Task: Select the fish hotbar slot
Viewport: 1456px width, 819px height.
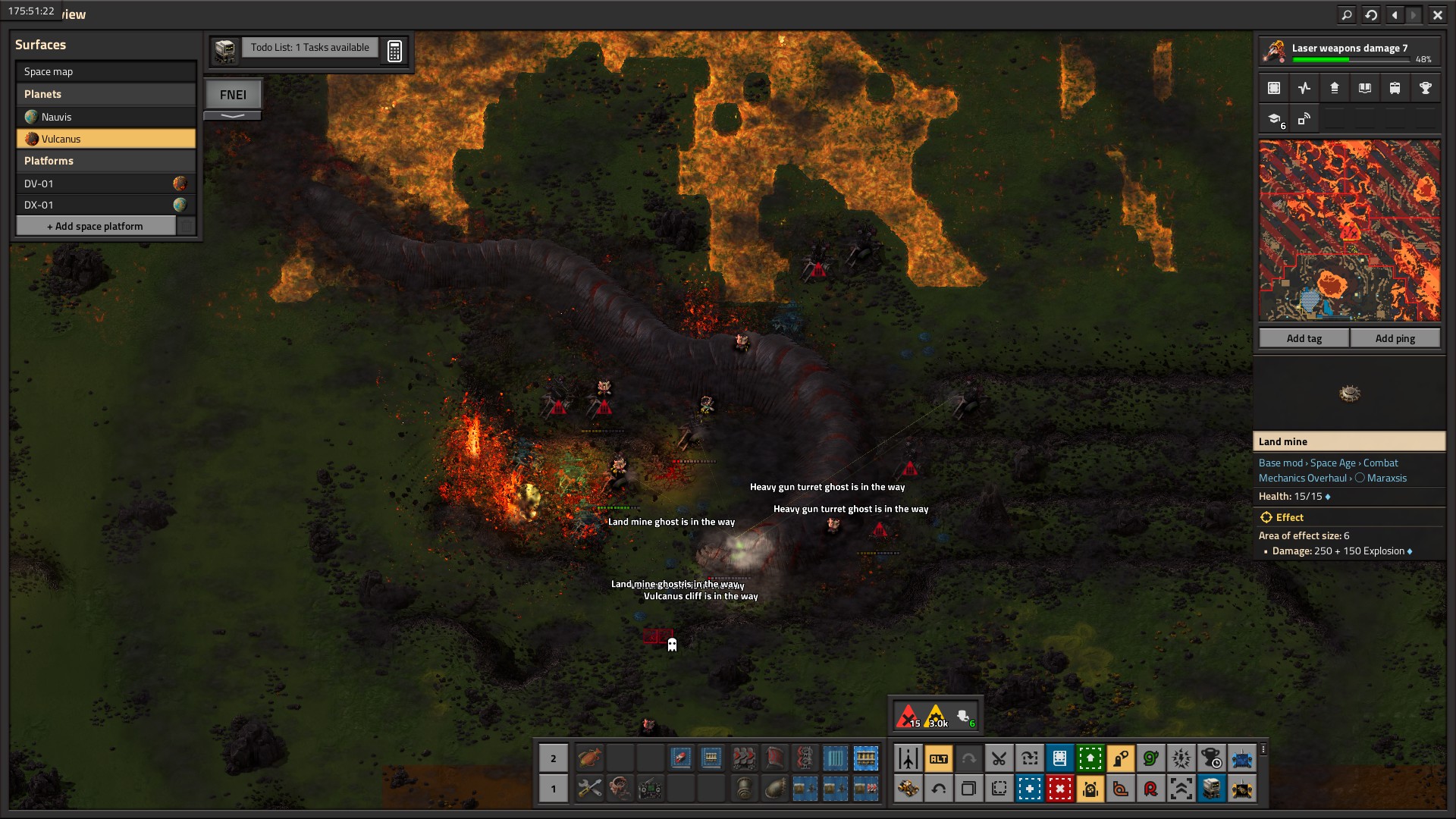Action: pyautogui.click(x=589, y=758)
